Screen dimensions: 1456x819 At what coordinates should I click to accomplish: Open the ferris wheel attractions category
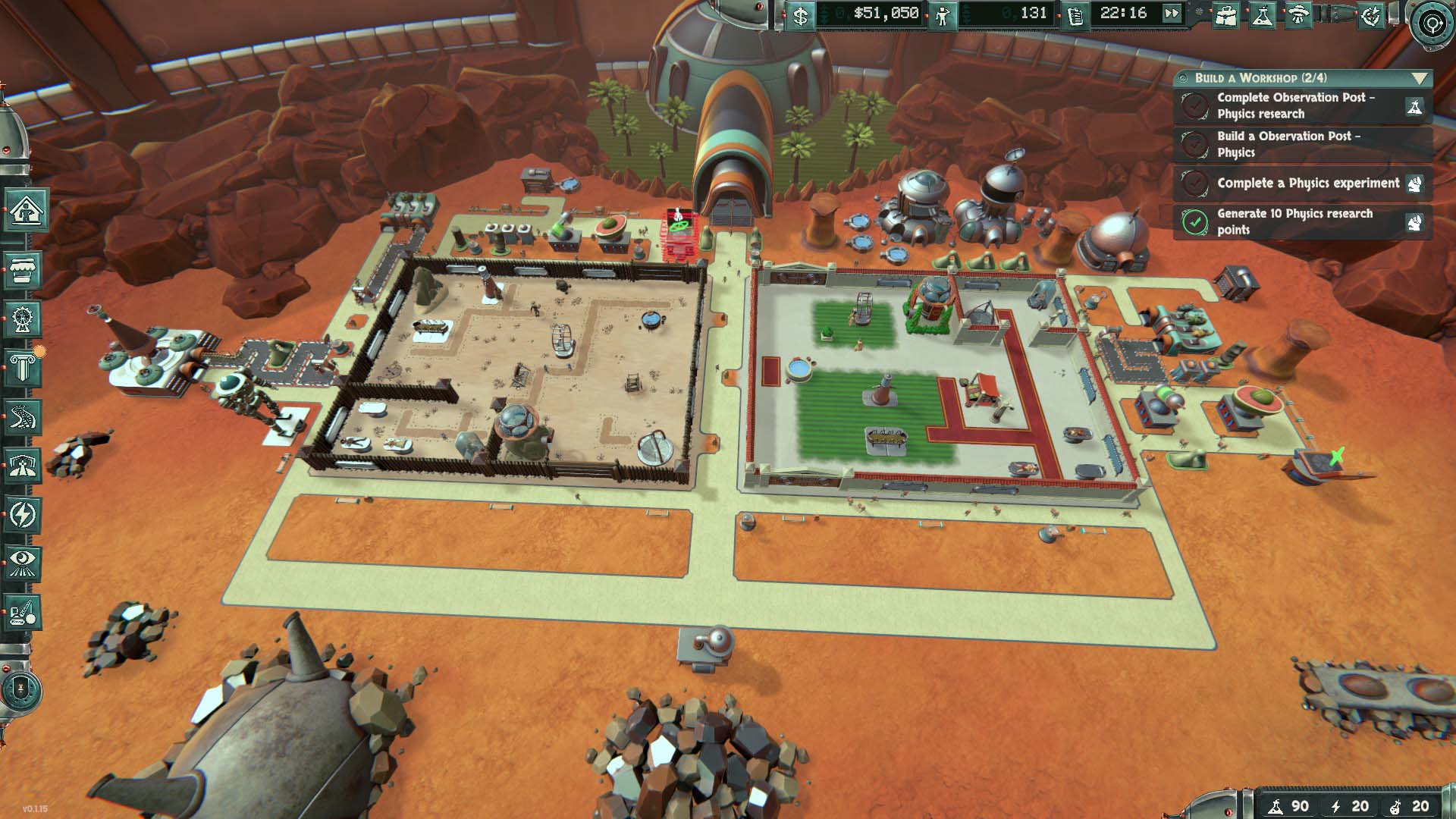(x=23, y=319)
